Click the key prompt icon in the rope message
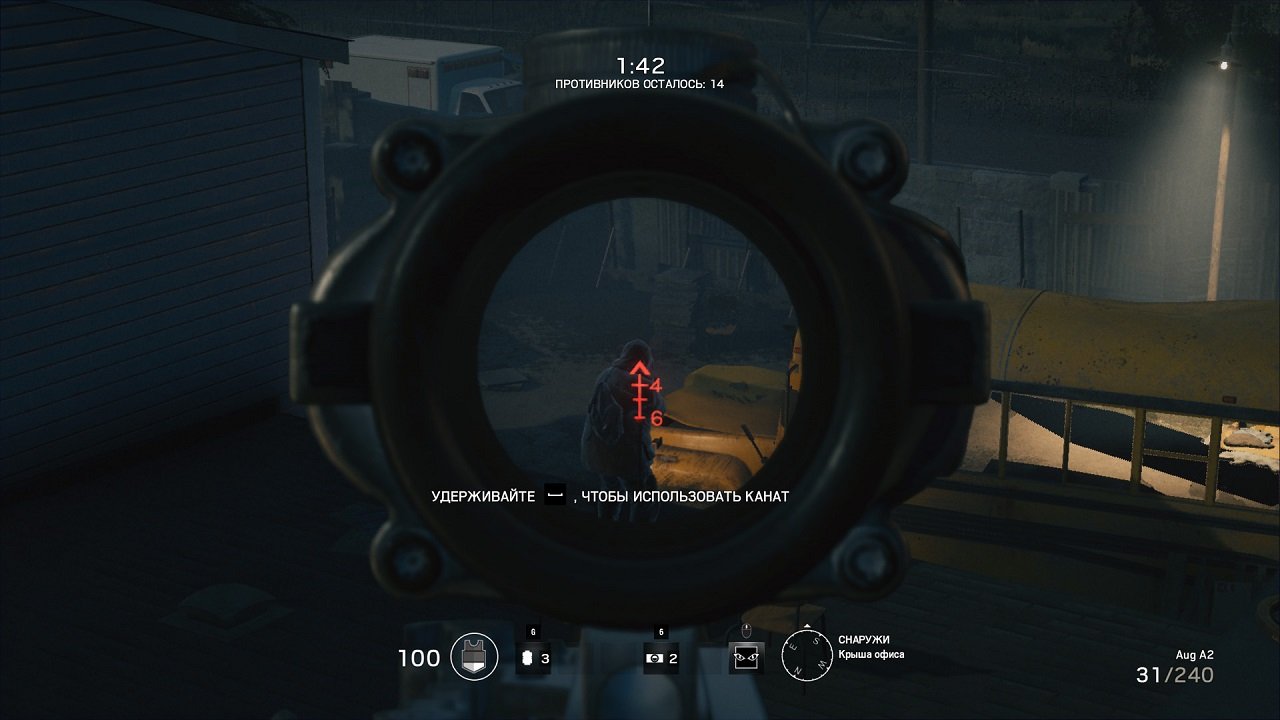Viewport: 1280px width, 720px height. coord(554,492)
